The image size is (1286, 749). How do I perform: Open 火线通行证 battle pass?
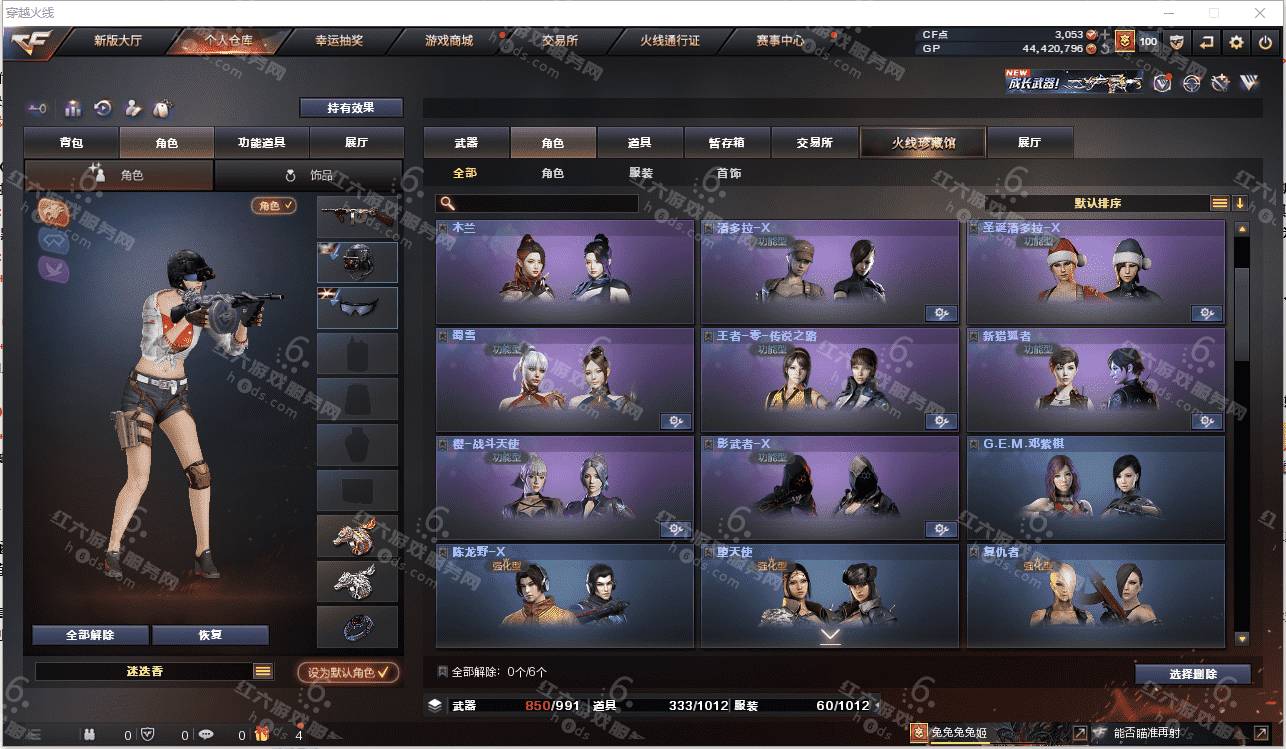(669, 41)
